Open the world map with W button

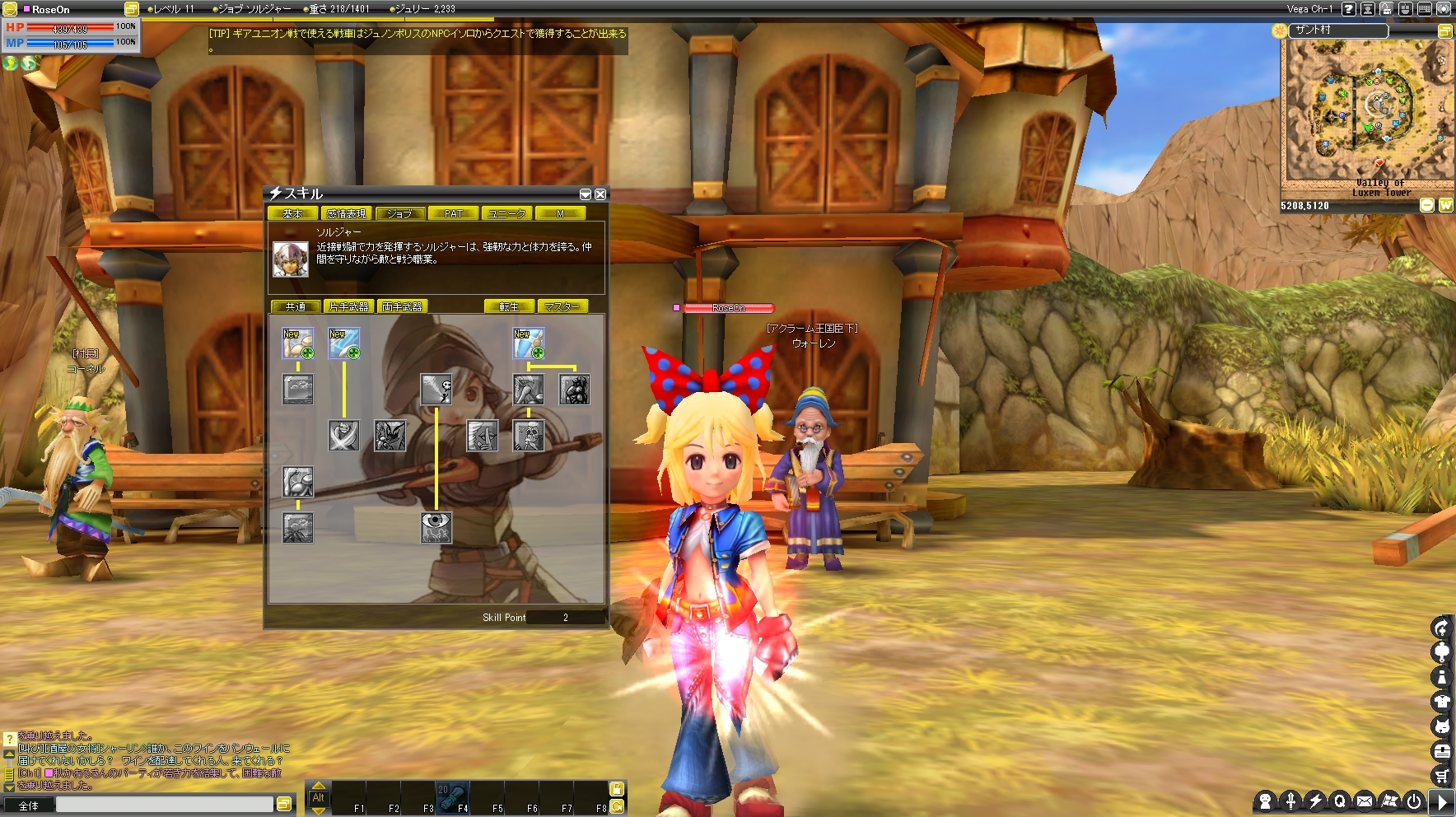[x=1445, y=205]
